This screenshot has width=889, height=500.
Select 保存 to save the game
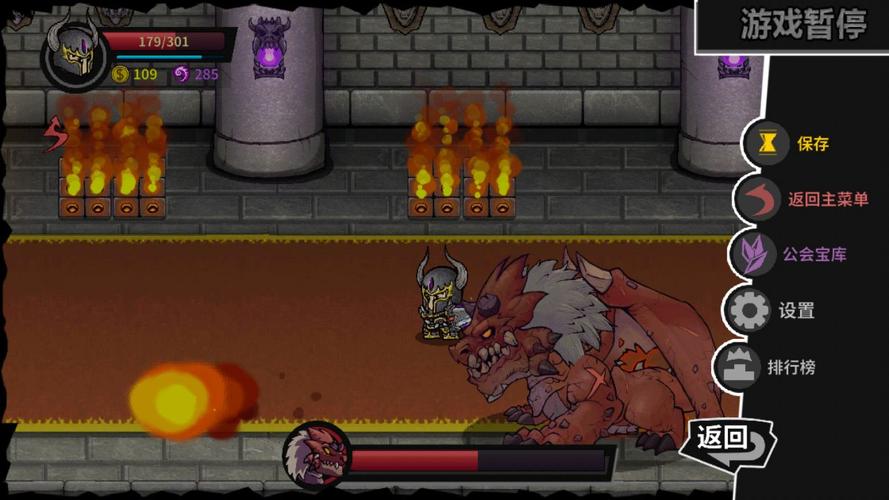click(x=790, y=144)
